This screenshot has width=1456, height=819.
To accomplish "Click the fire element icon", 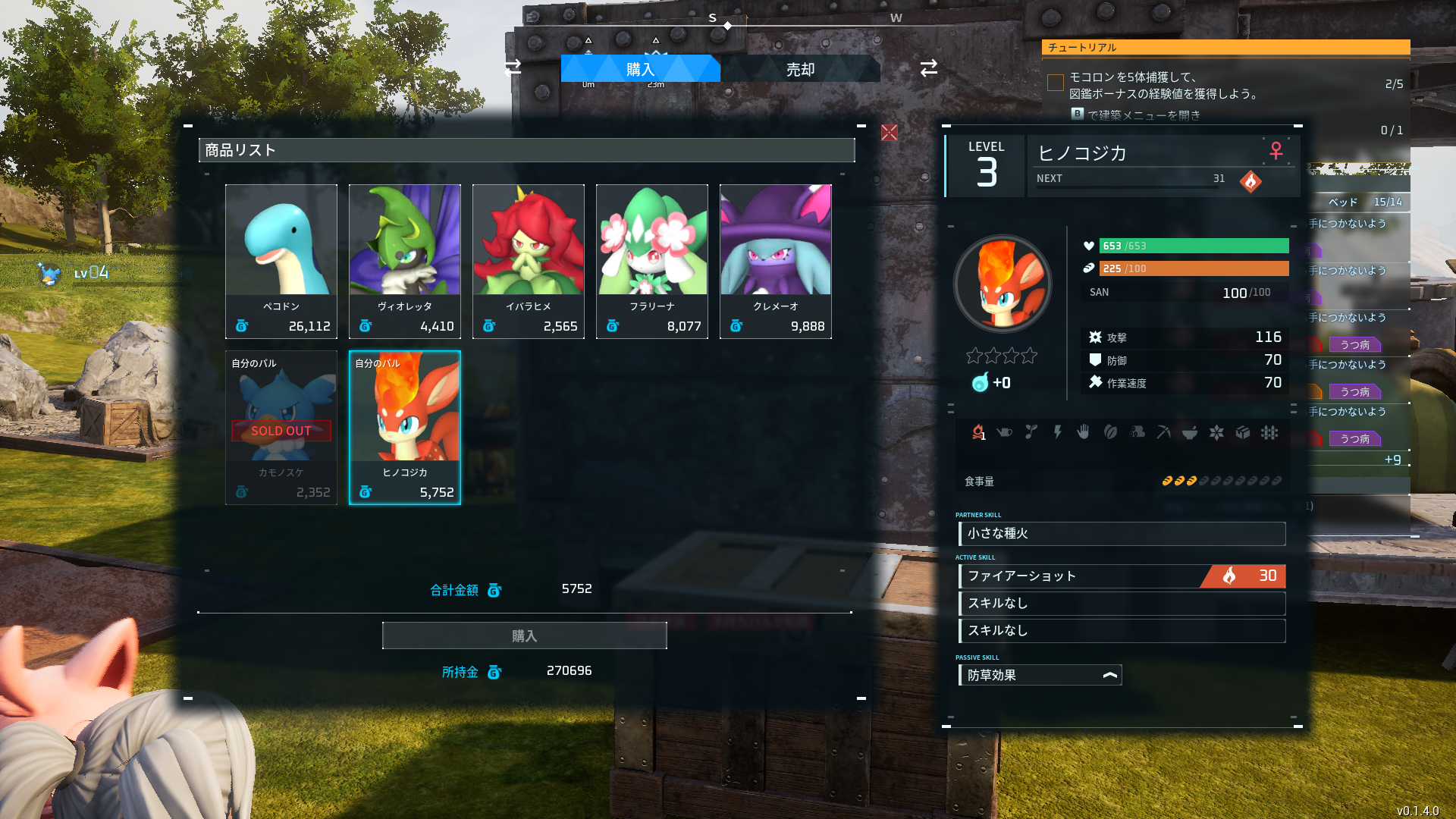I will (x=1250, y=181).
